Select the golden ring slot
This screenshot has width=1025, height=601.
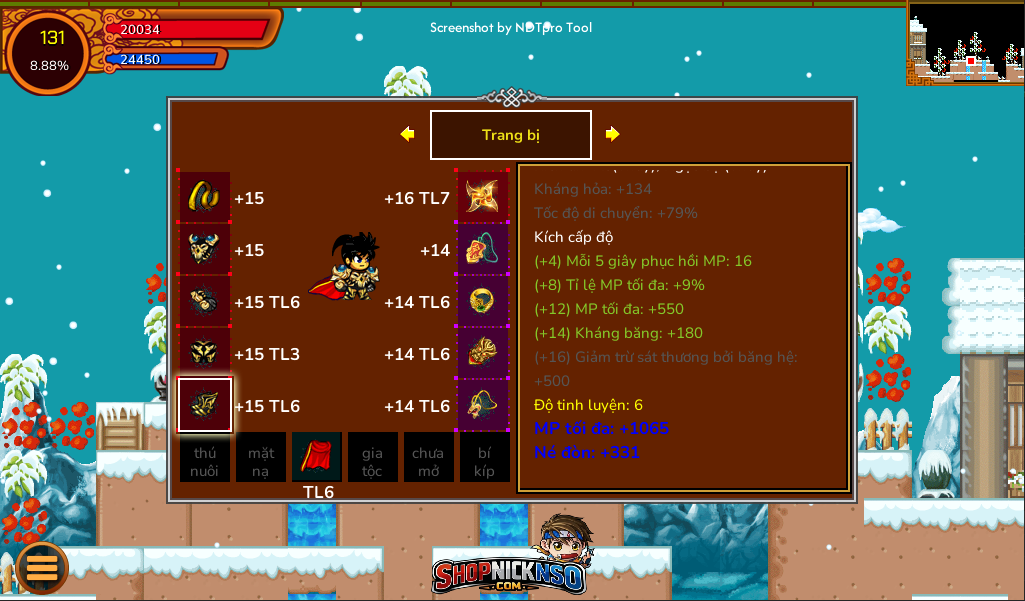click(x=483, y=301)
